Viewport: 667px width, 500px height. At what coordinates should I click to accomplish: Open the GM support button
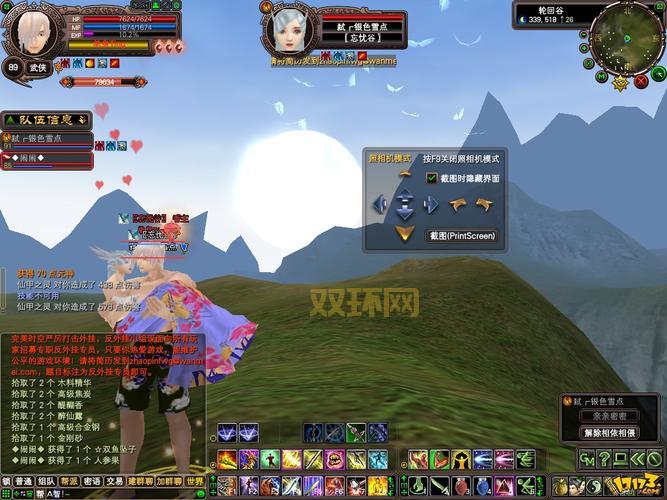pos(585,459)
